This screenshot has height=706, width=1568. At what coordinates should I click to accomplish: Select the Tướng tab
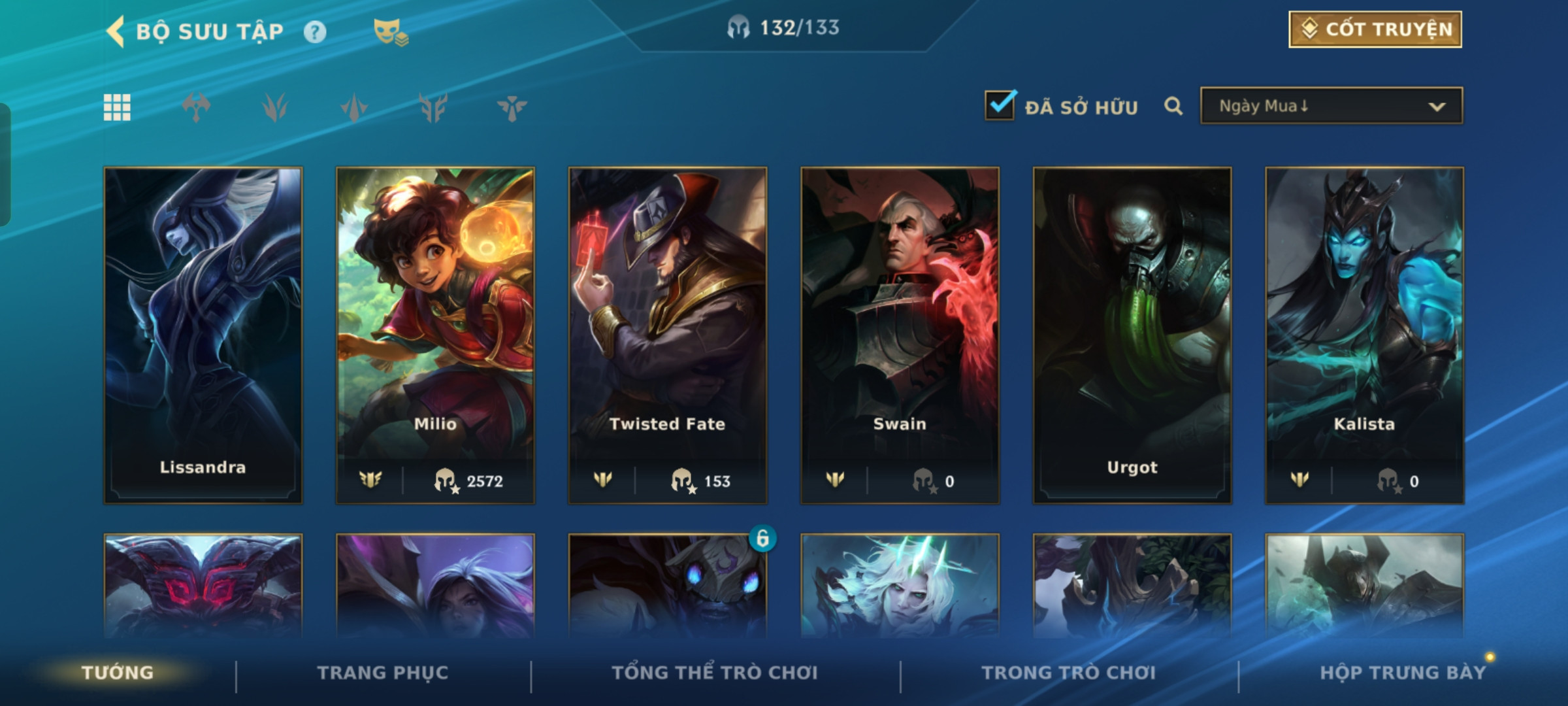point(118,673)
